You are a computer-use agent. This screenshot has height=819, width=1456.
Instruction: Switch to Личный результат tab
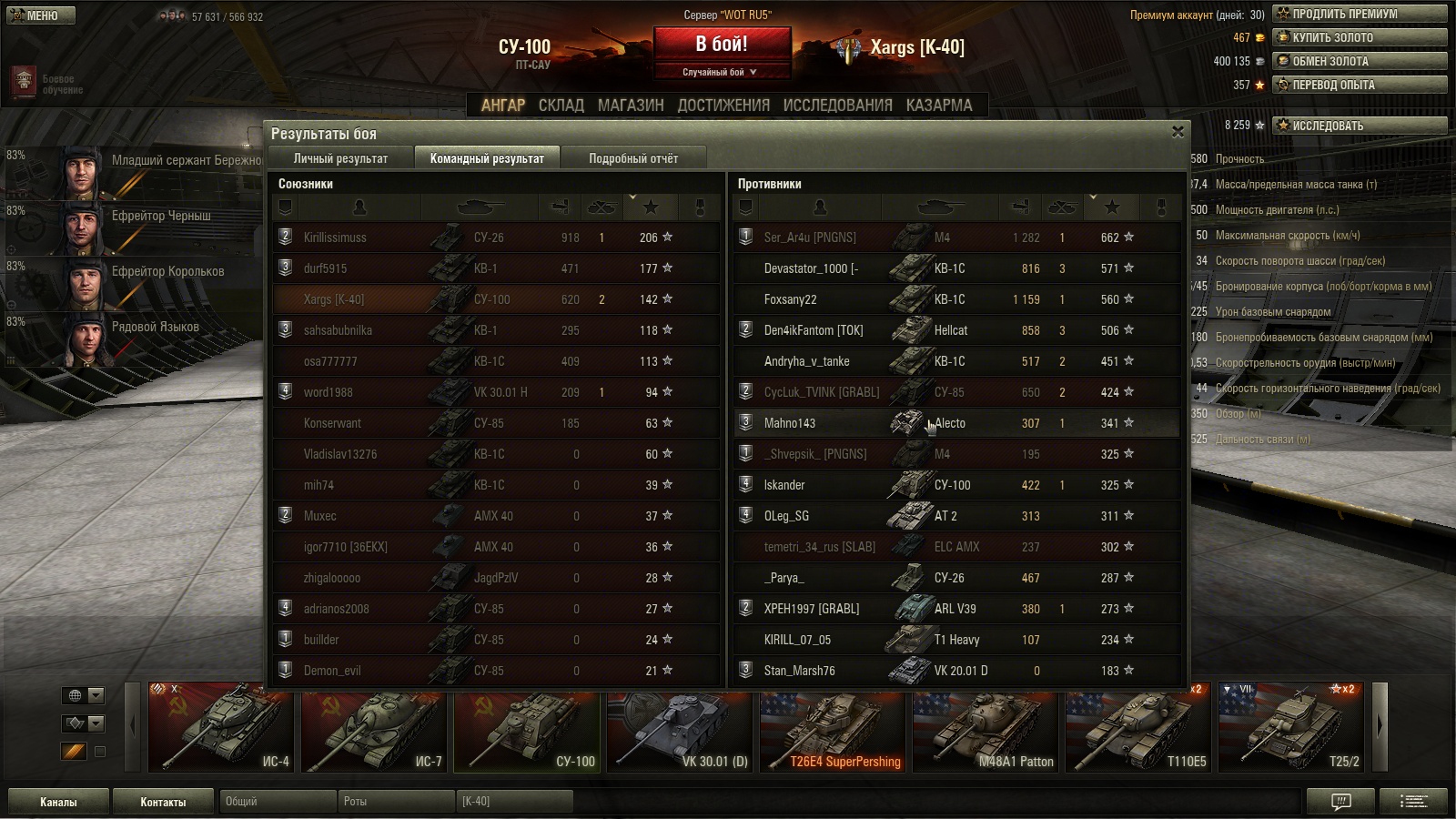(340, 158)
